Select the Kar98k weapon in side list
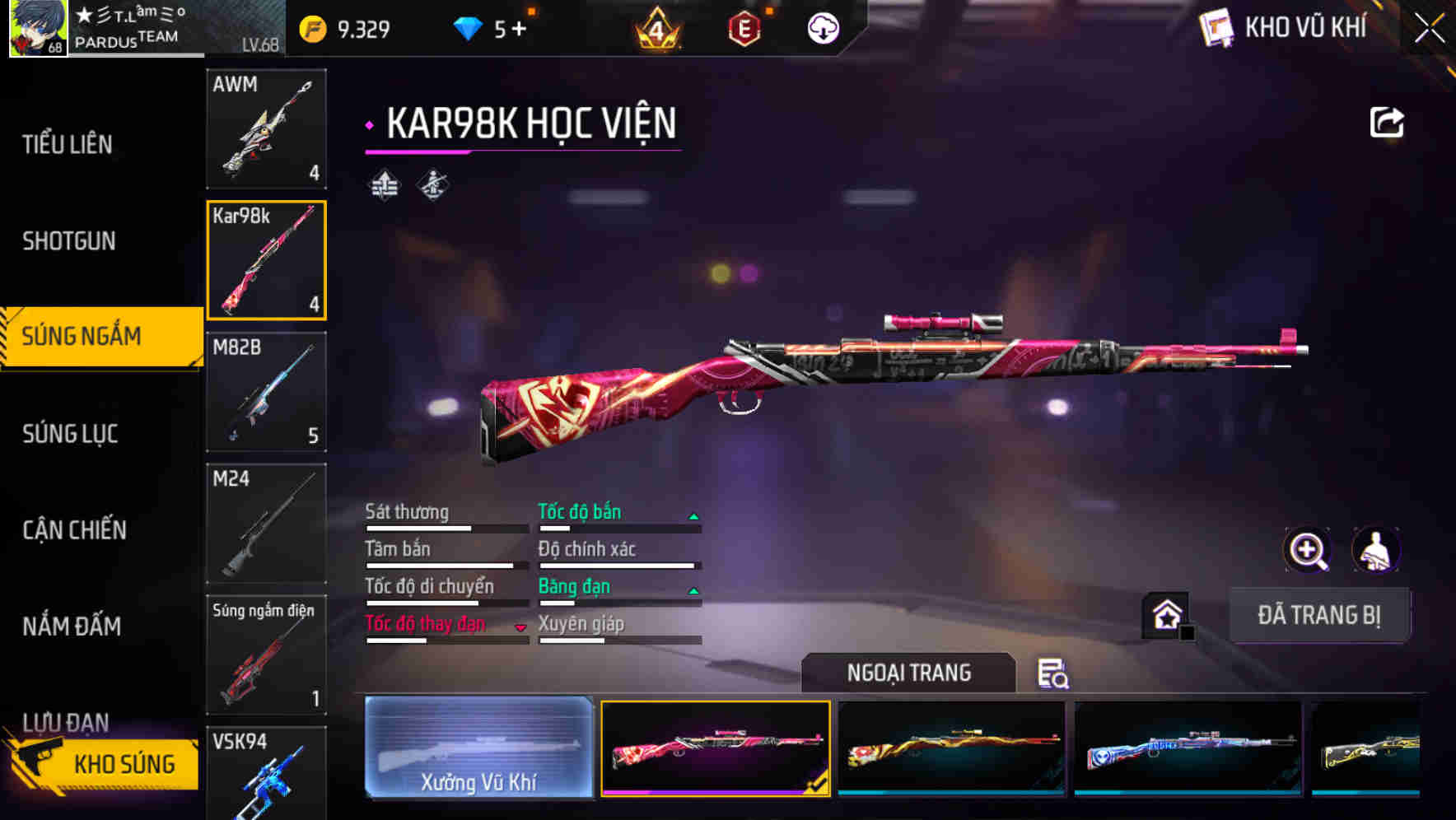1456x820 pixels. 266,259
